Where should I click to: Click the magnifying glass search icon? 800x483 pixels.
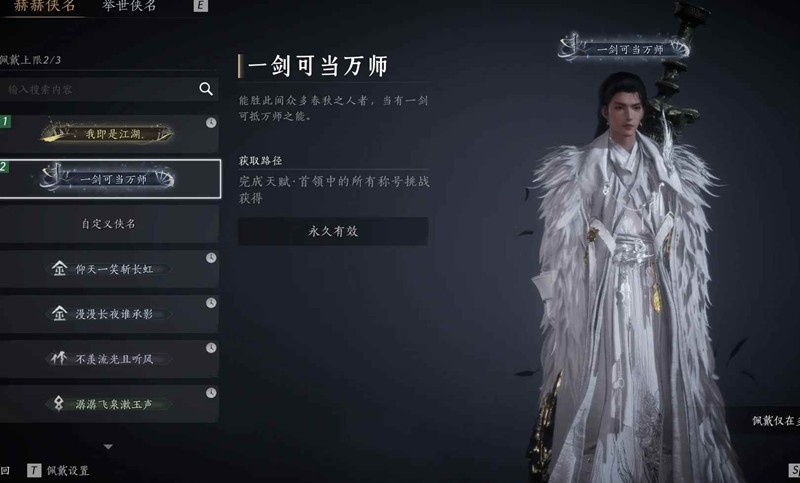pyautogui.click(x=206, y=89)
